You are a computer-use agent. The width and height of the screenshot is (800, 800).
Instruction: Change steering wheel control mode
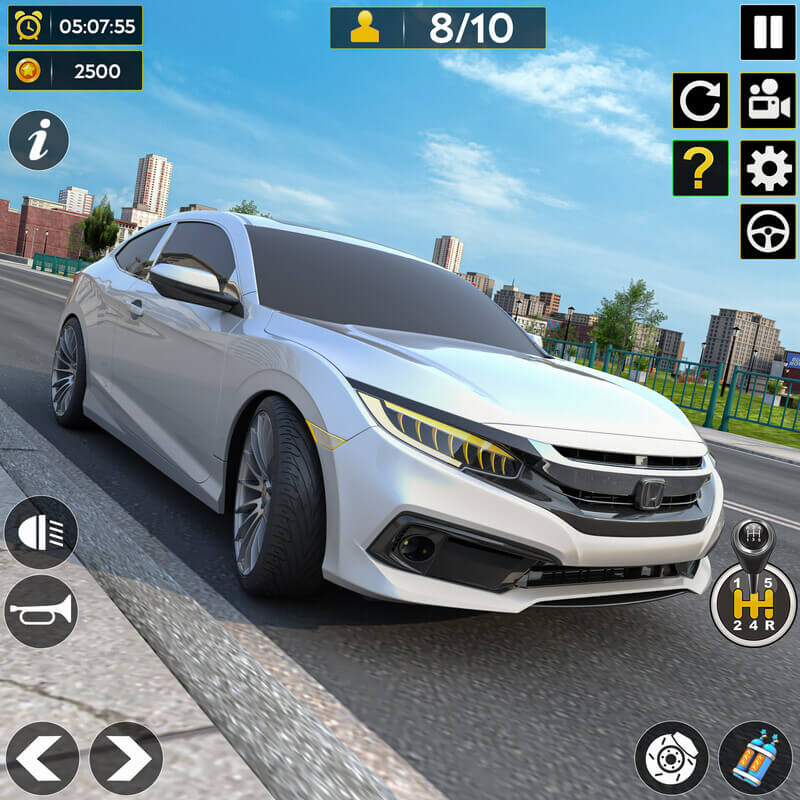(767, 232)
